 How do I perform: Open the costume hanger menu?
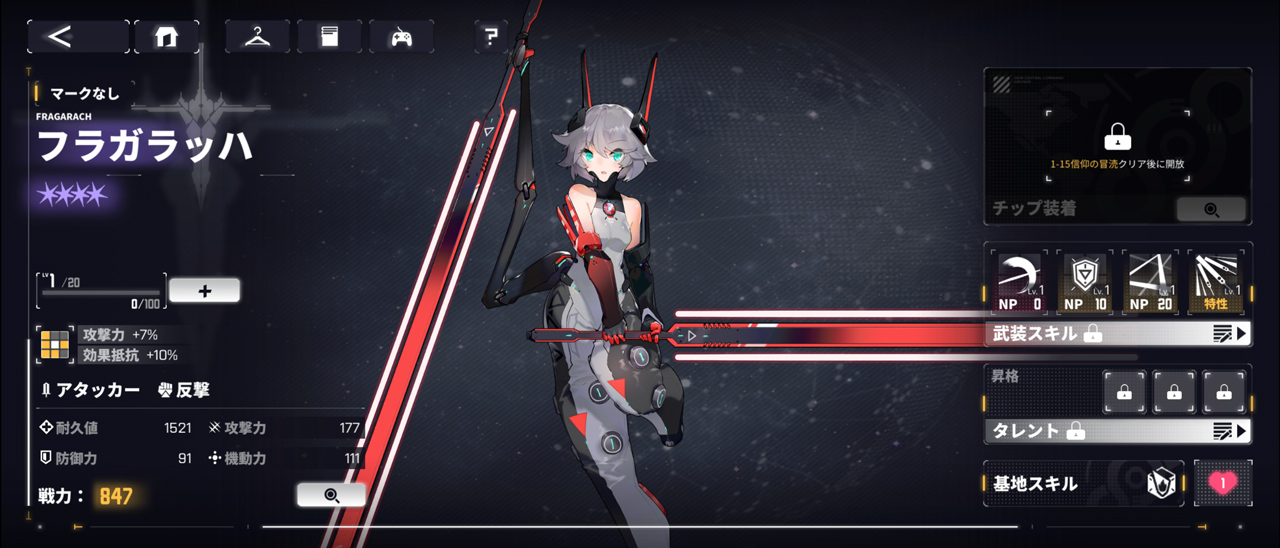point(257,37)
